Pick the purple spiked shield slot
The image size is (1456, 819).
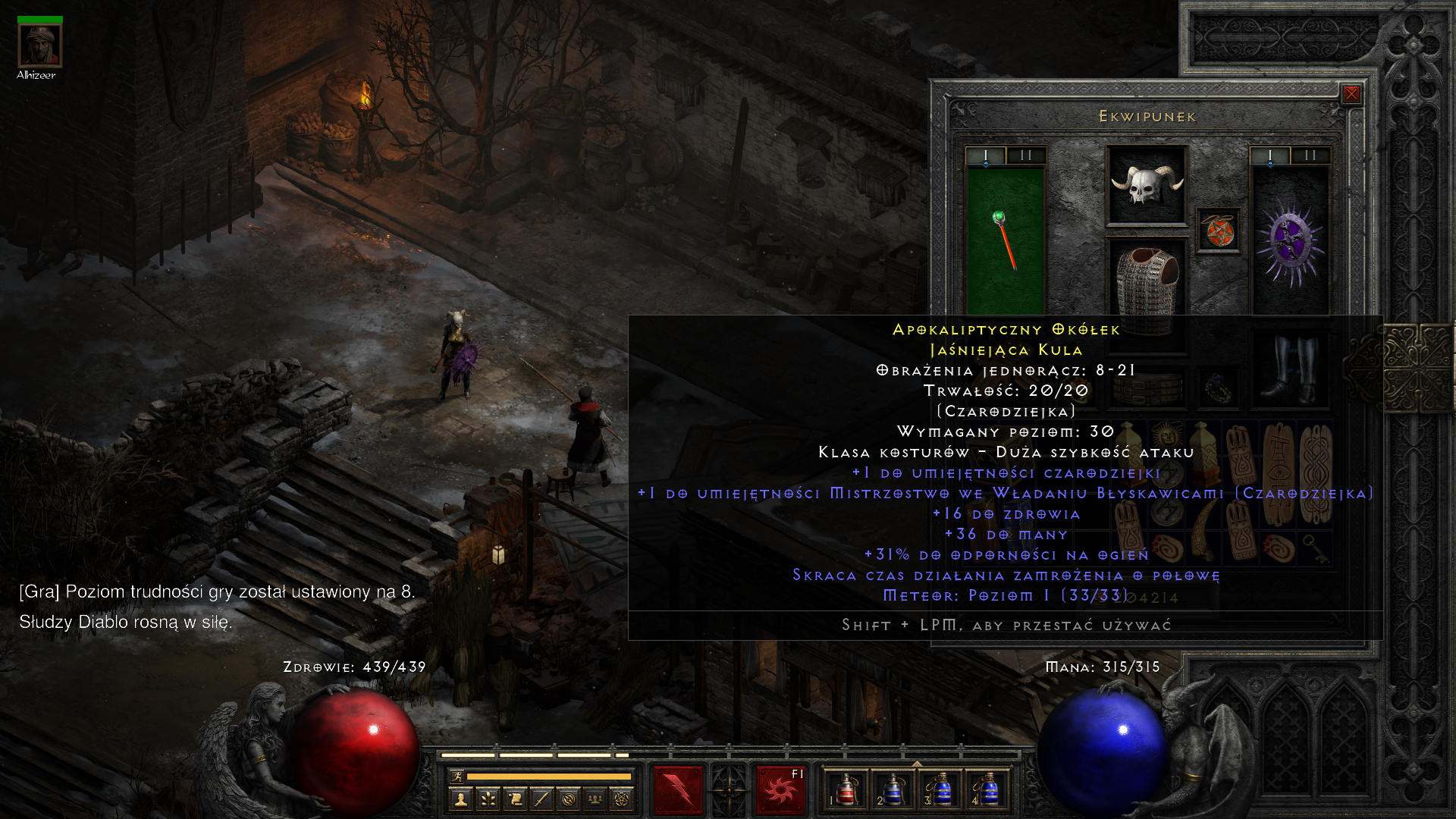point(1290,241)
